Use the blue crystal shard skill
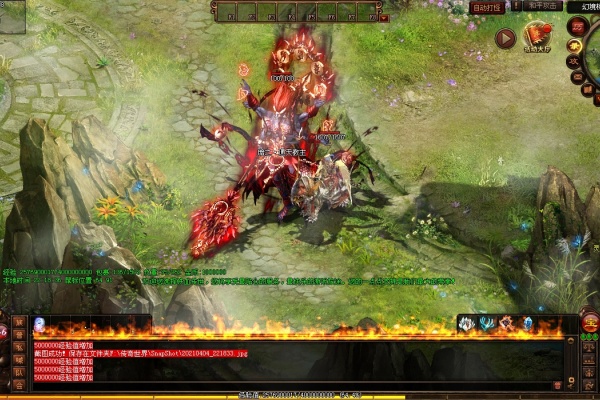Image resolution: width=600 pixels, height=400 pixels. pos(527,323)
